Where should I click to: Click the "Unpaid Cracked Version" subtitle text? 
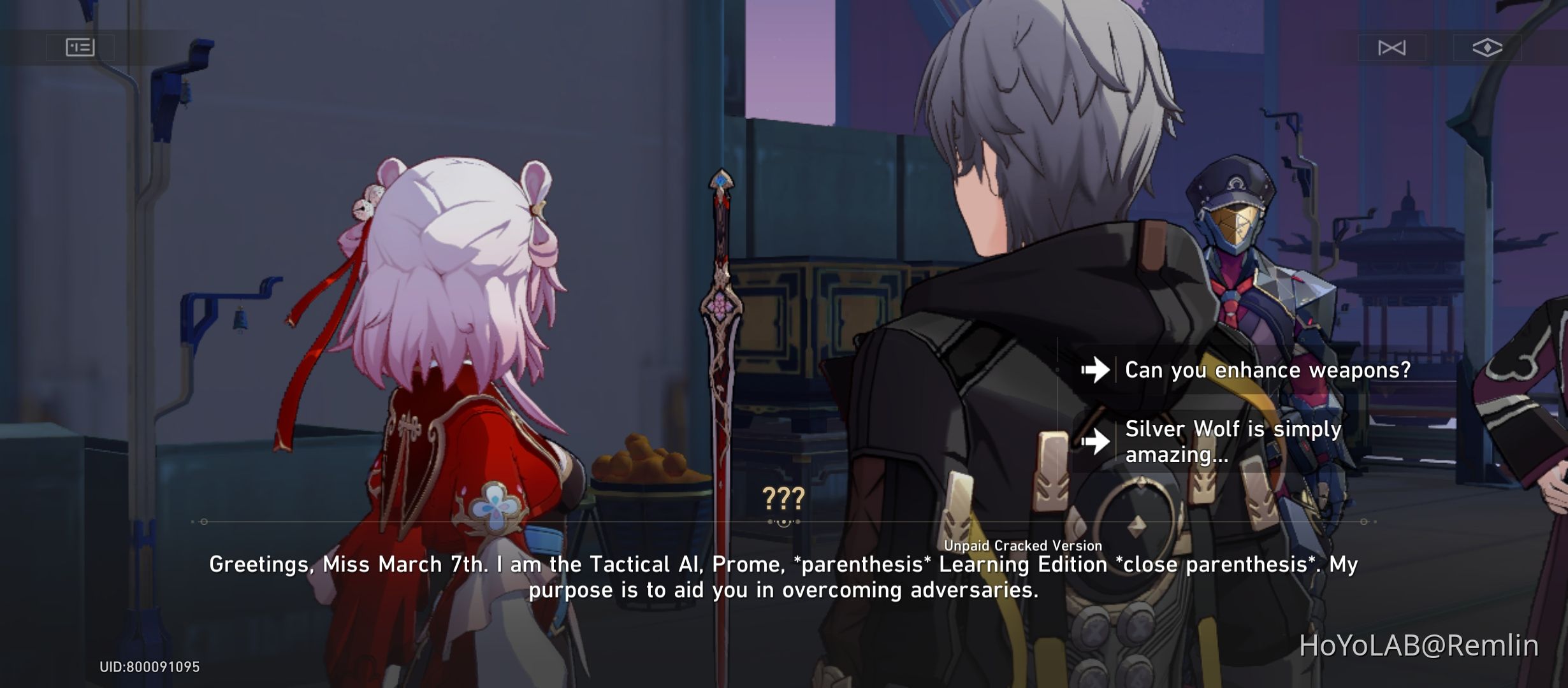1055,545
